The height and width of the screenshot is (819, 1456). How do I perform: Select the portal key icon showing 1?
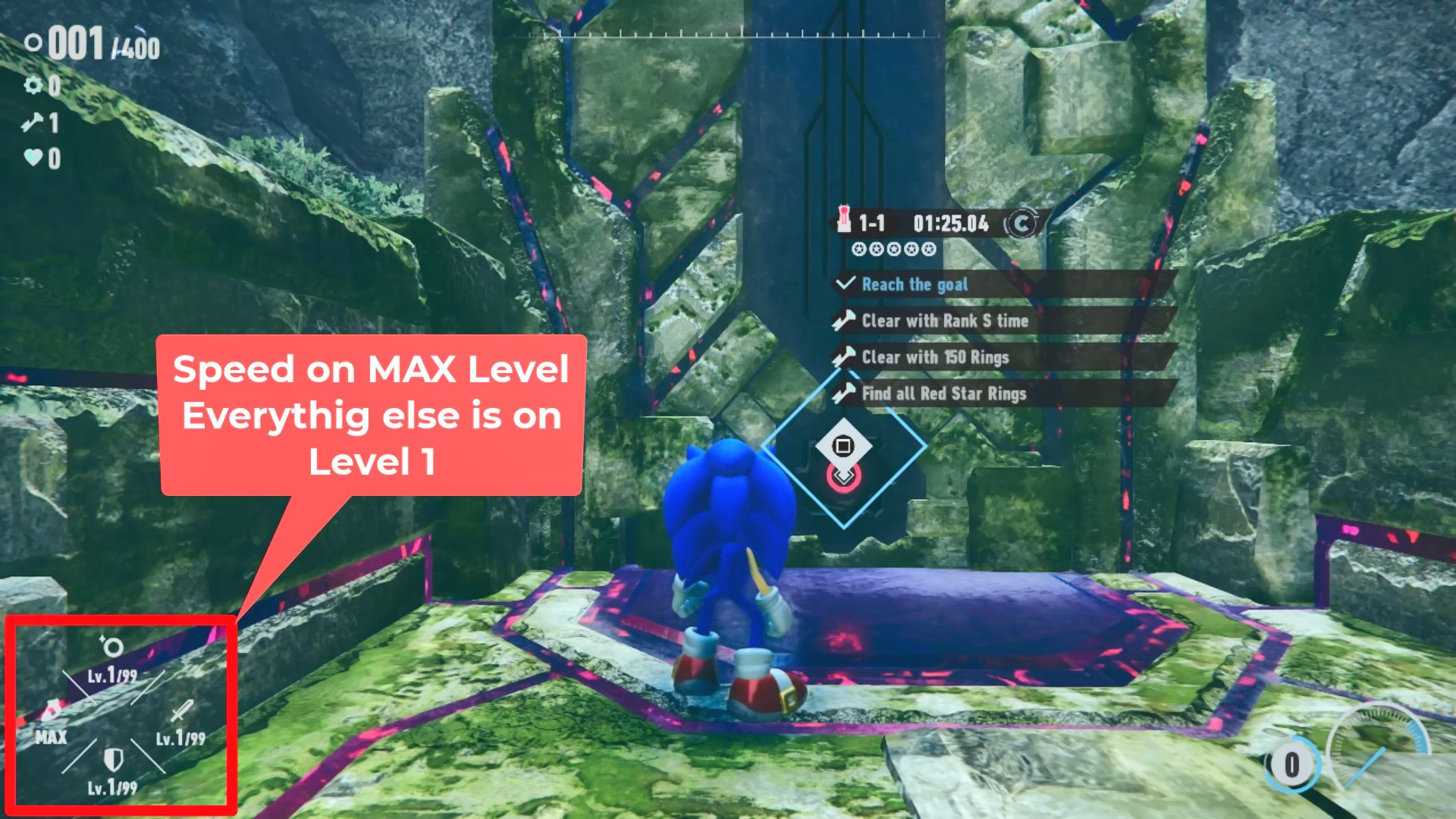click(33, 123)
